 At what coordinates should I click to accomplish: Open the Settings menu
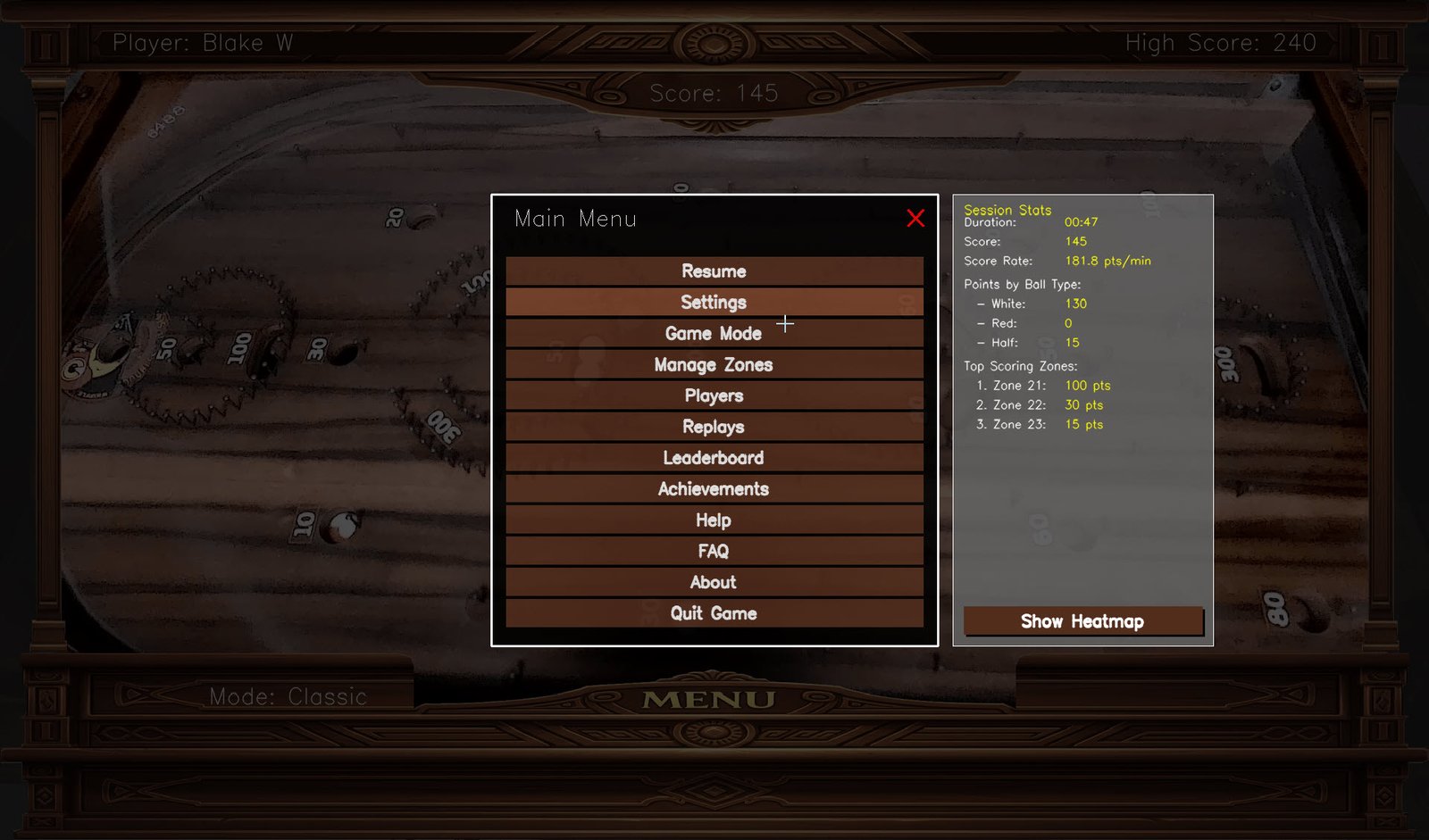click(714, 302)
